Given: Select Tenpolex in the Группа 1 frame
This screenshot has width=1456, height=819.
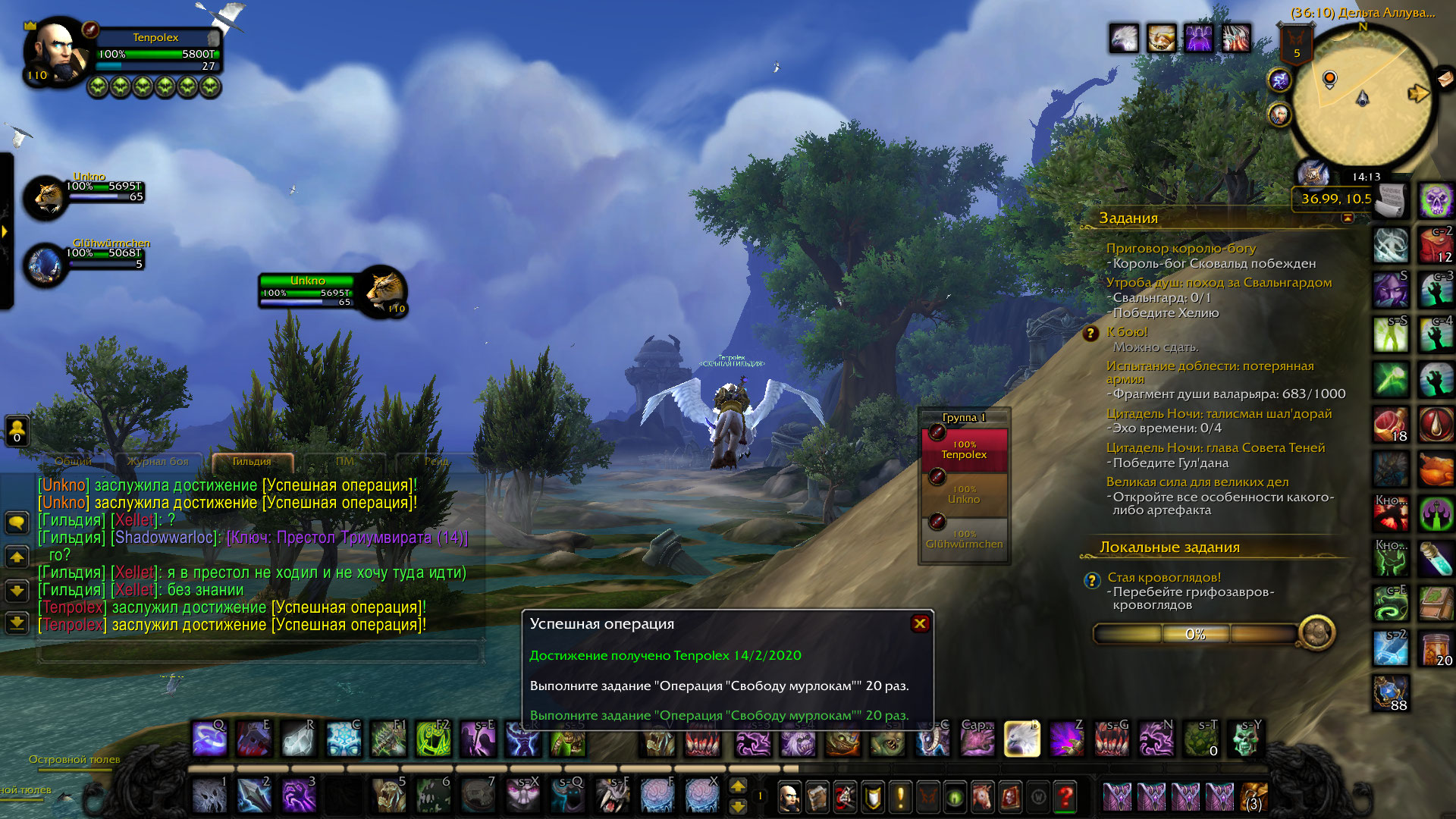Looking at the screenshot, I should point(964,450).
